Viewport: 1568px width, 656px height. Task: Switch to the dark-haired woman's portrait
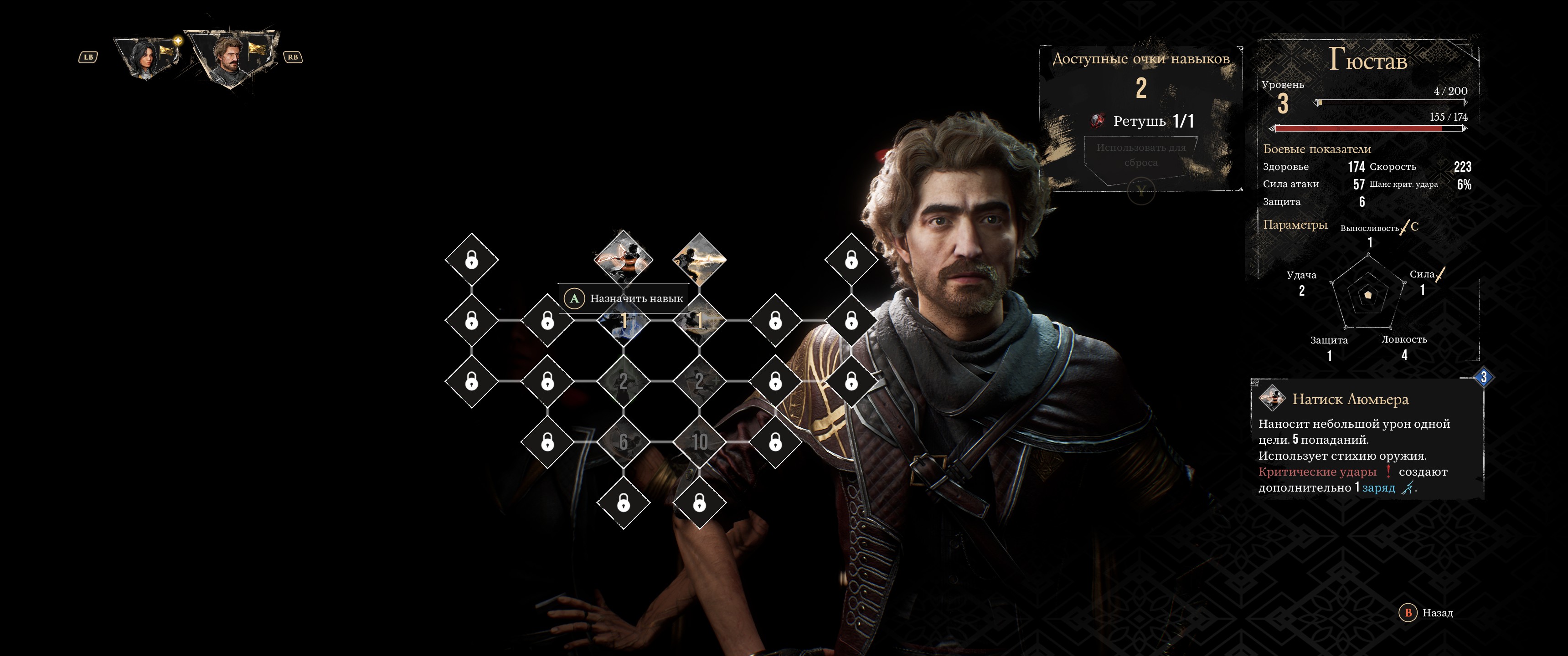point(147,58)
